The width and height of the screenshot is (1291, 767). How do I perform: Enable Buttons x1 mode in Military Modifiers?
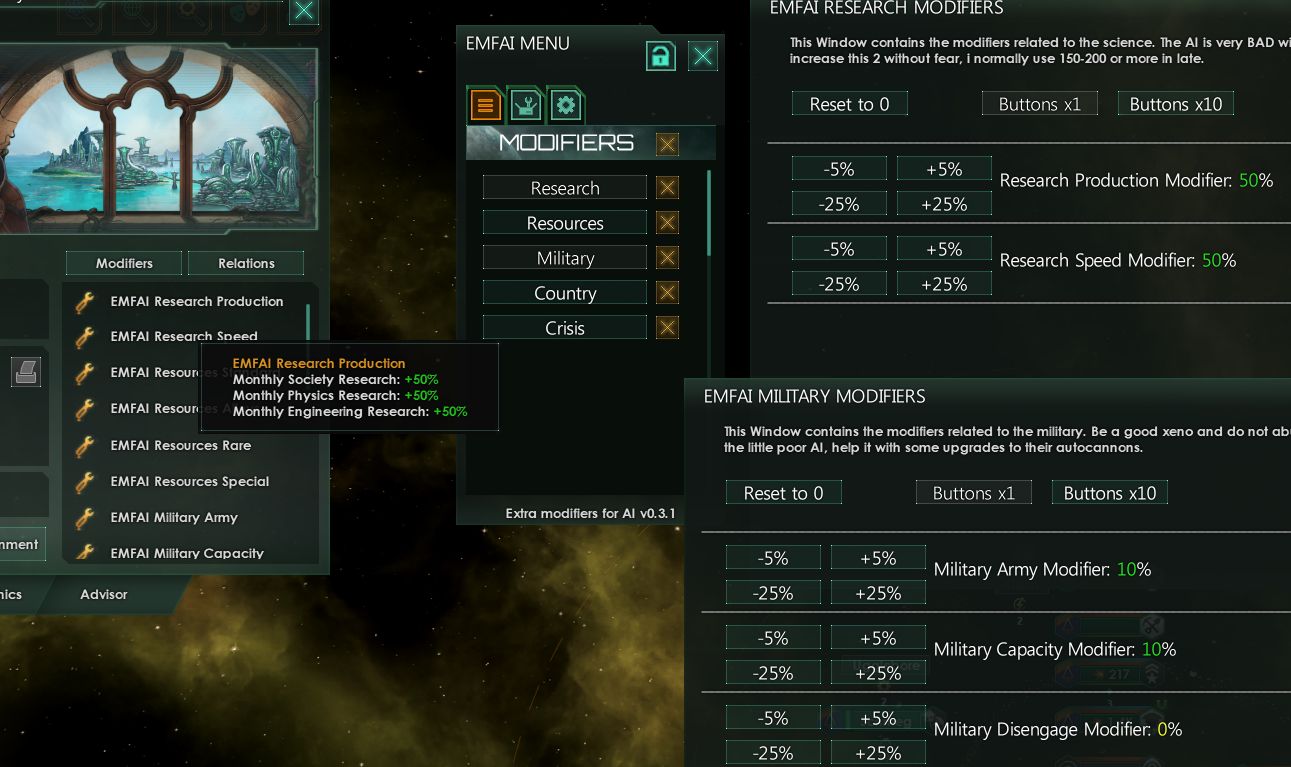(x=973, y=492)
